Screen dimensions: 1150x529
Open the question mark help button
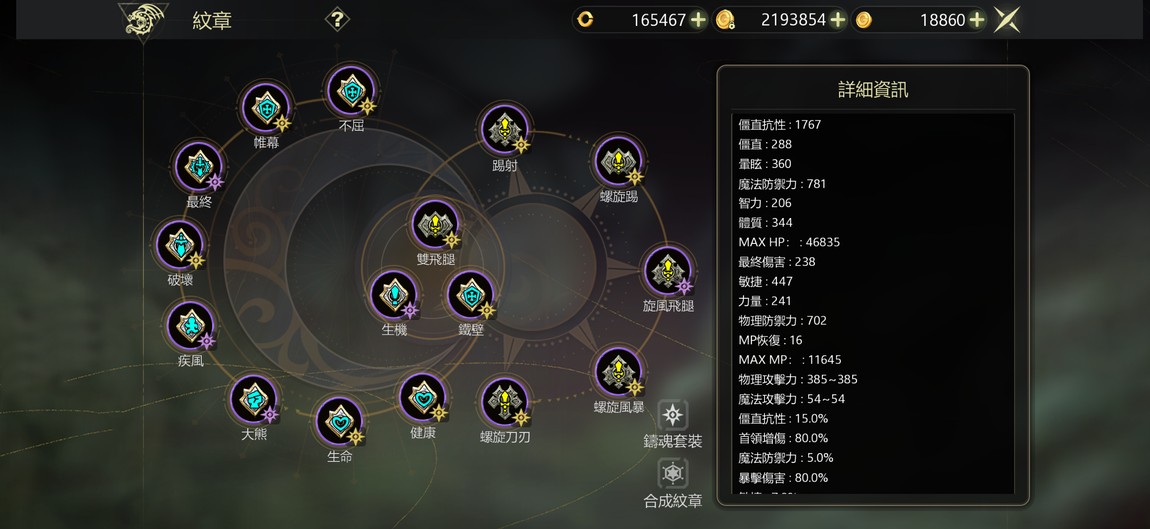pyautogui.click(x=338, y=19)
